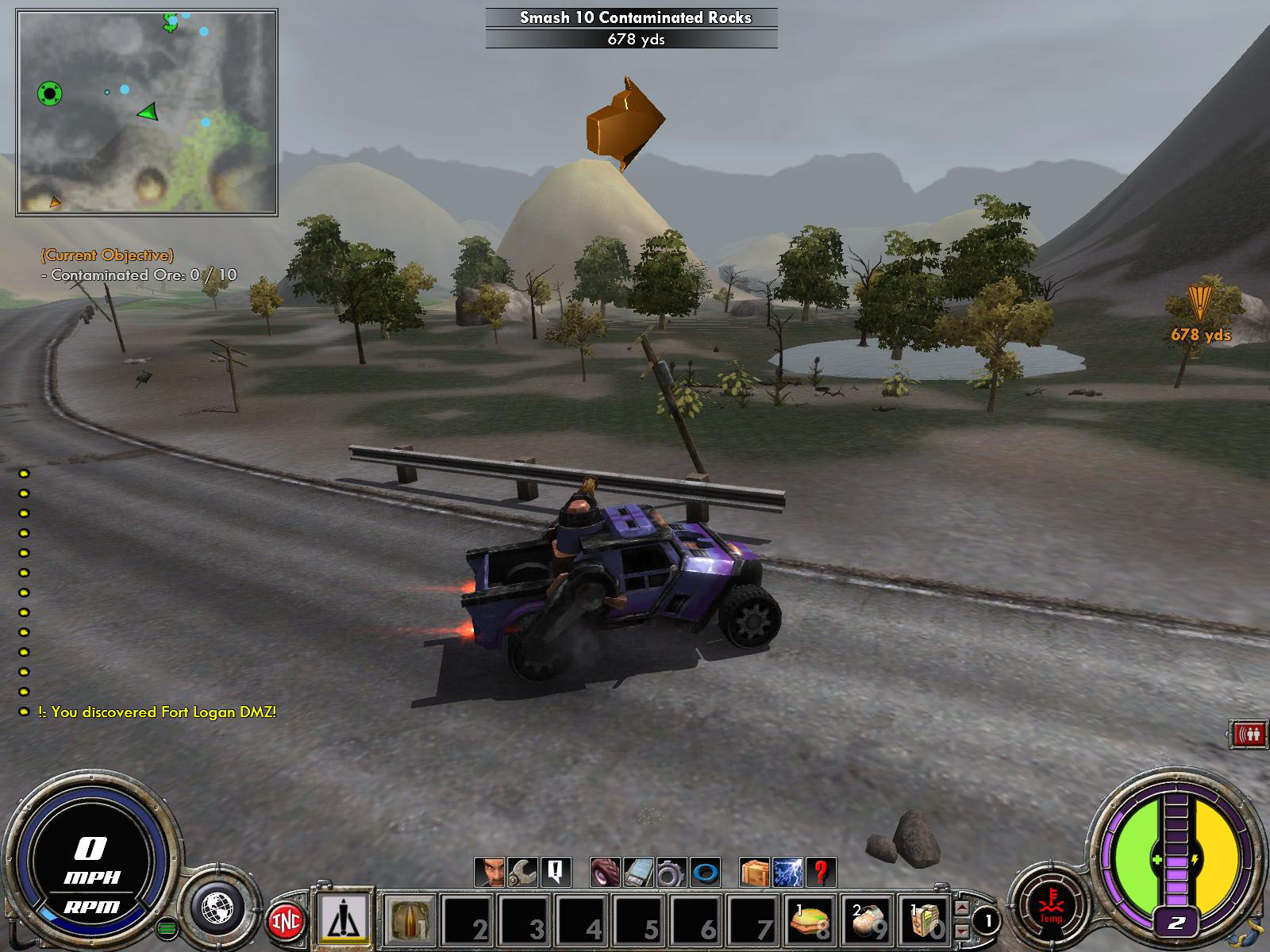
Task: Click the tire icon
Action: click(606, 873)
